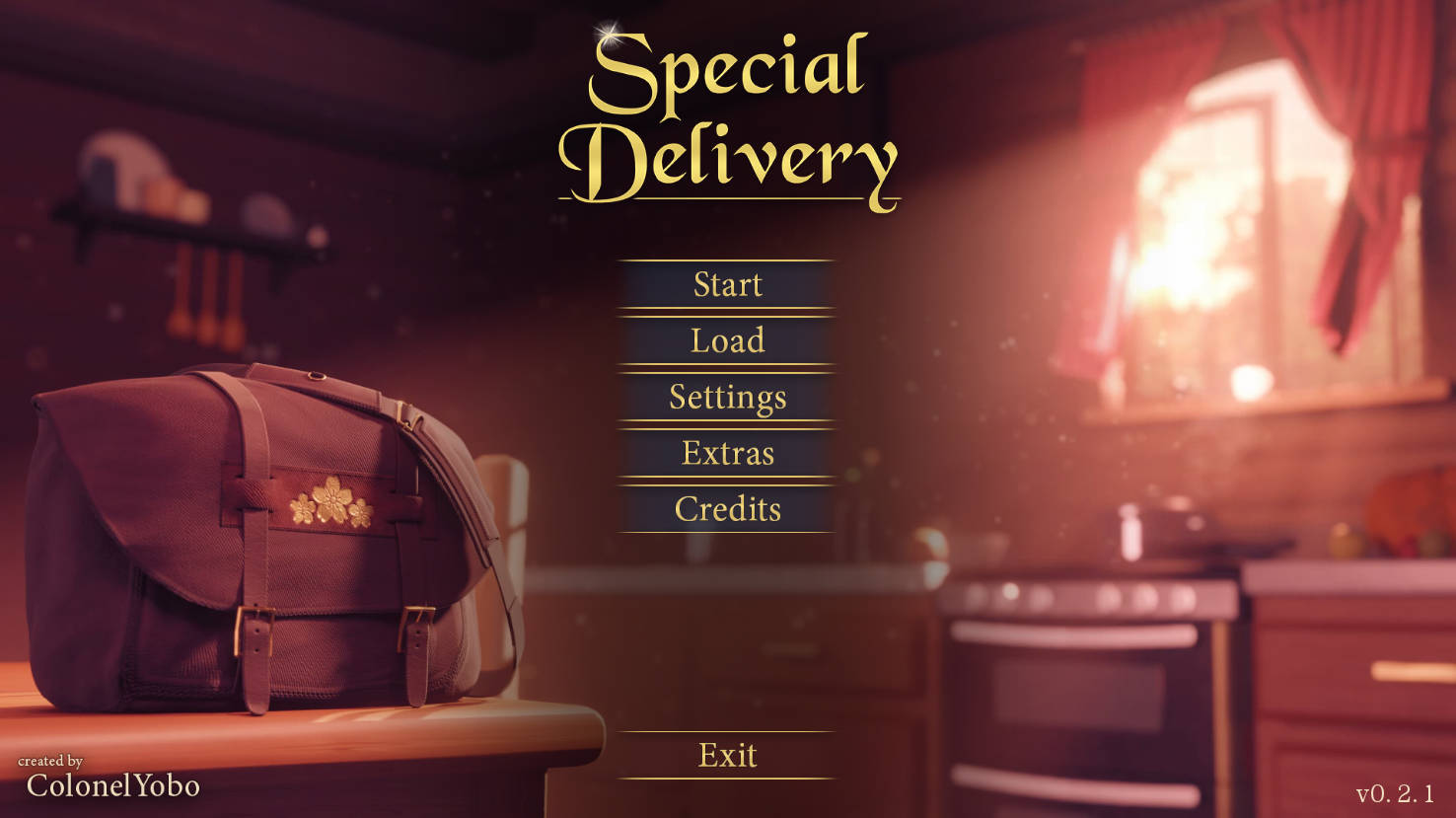Pick Settings from the menu list
The image size is (1456, 818).
click(x=727, y=398)
